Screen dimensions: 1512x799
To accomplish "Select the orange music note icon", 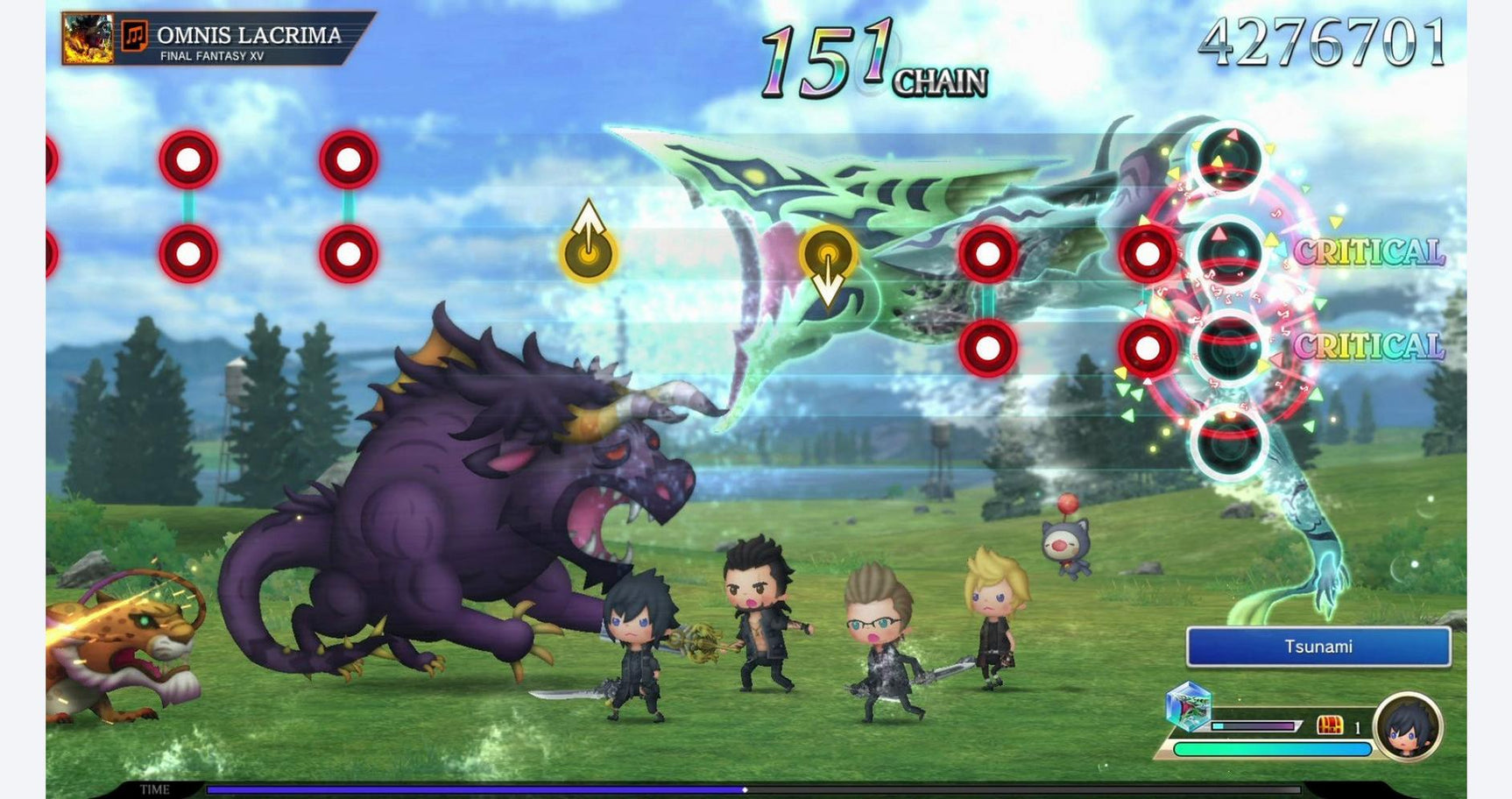I will (134, 36).
